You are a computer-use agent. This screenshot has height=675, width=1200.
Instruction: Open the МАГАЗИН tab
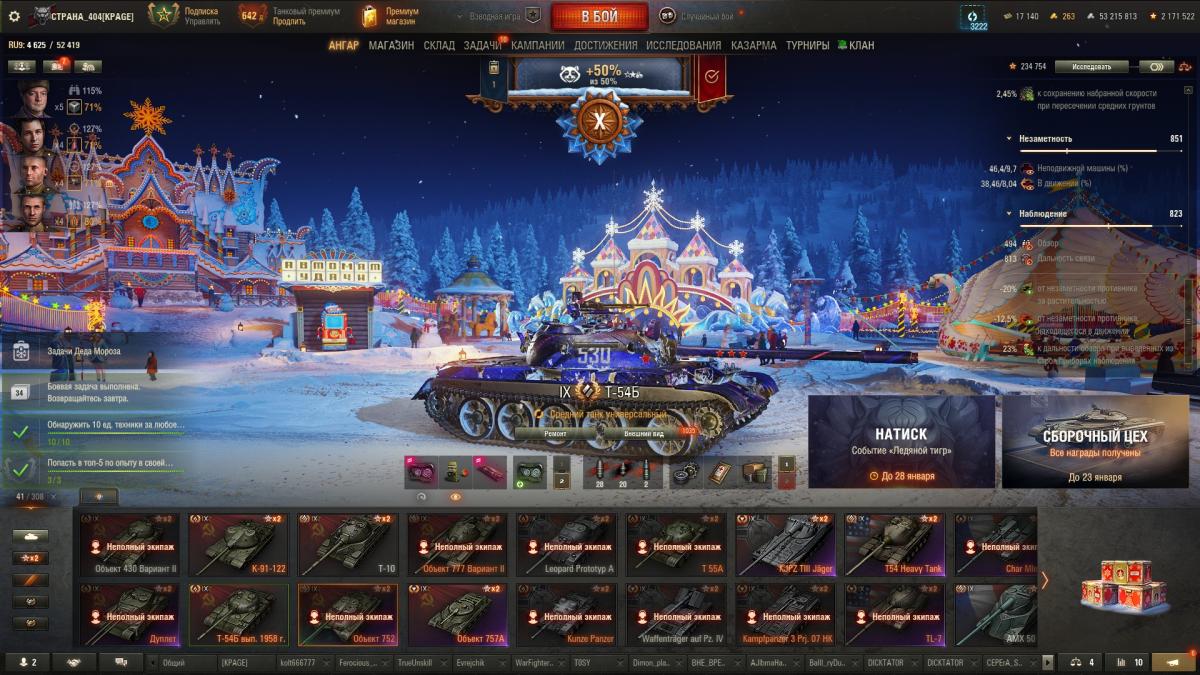tap(391, 45)
